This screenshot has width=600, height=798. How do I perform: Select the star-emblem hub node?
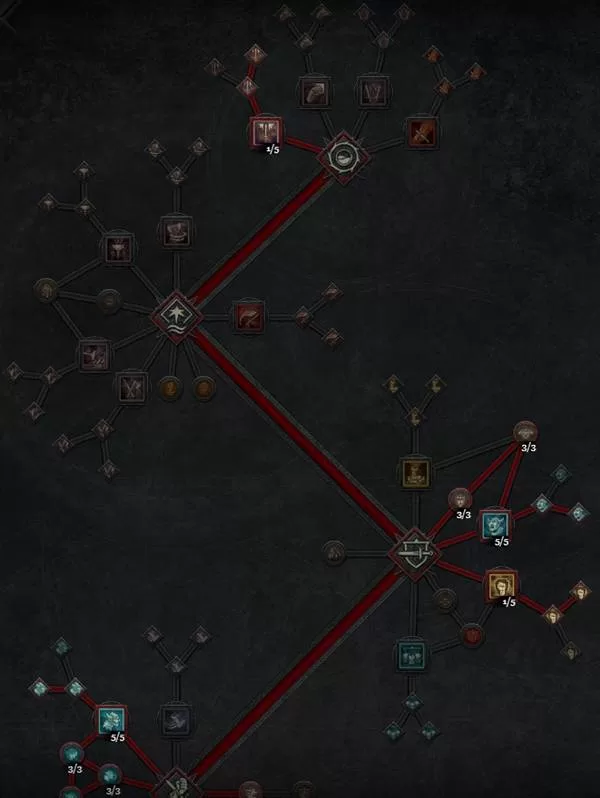[177, 316]
